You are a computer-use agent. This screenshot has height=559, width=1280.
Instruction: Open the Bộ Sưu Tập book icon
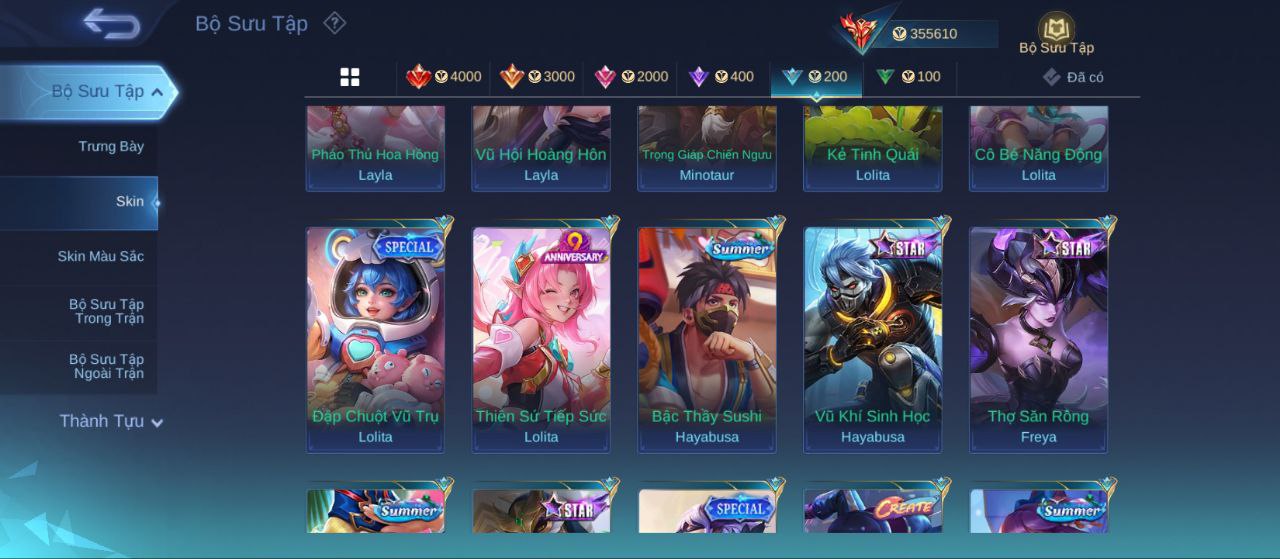click(1056, 31)
